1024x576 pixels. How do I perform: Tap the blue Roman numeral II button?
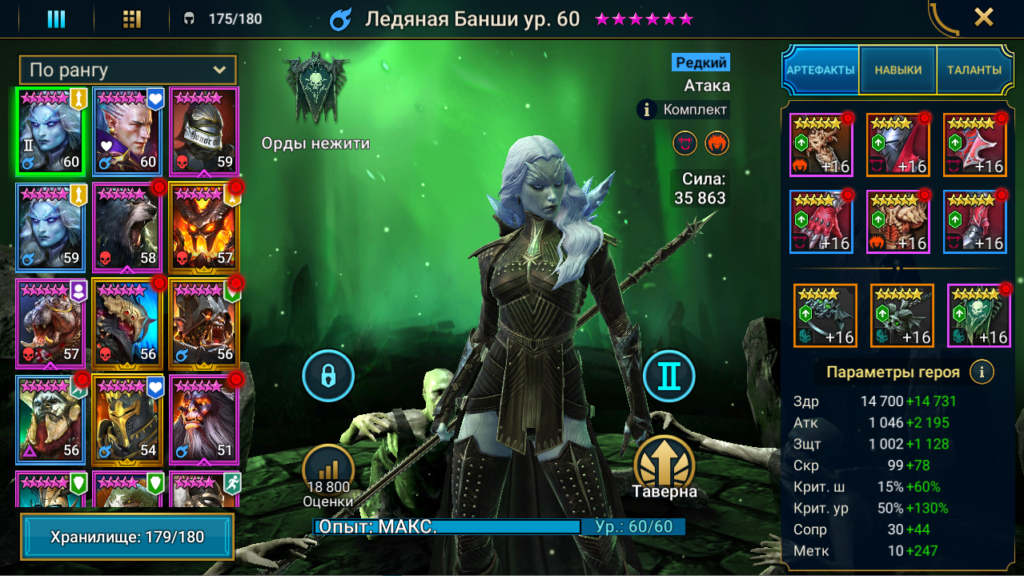[x=669, y=376]
